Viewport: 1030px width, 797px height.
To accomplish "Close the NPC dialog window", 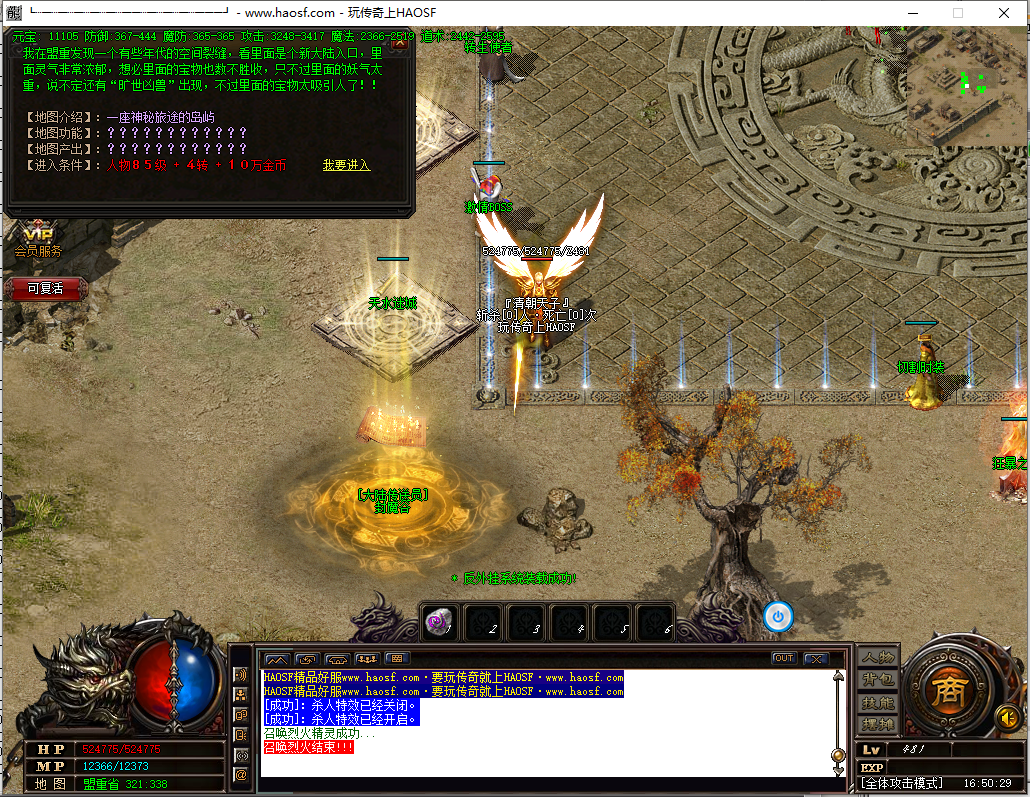I will [399, 42].
